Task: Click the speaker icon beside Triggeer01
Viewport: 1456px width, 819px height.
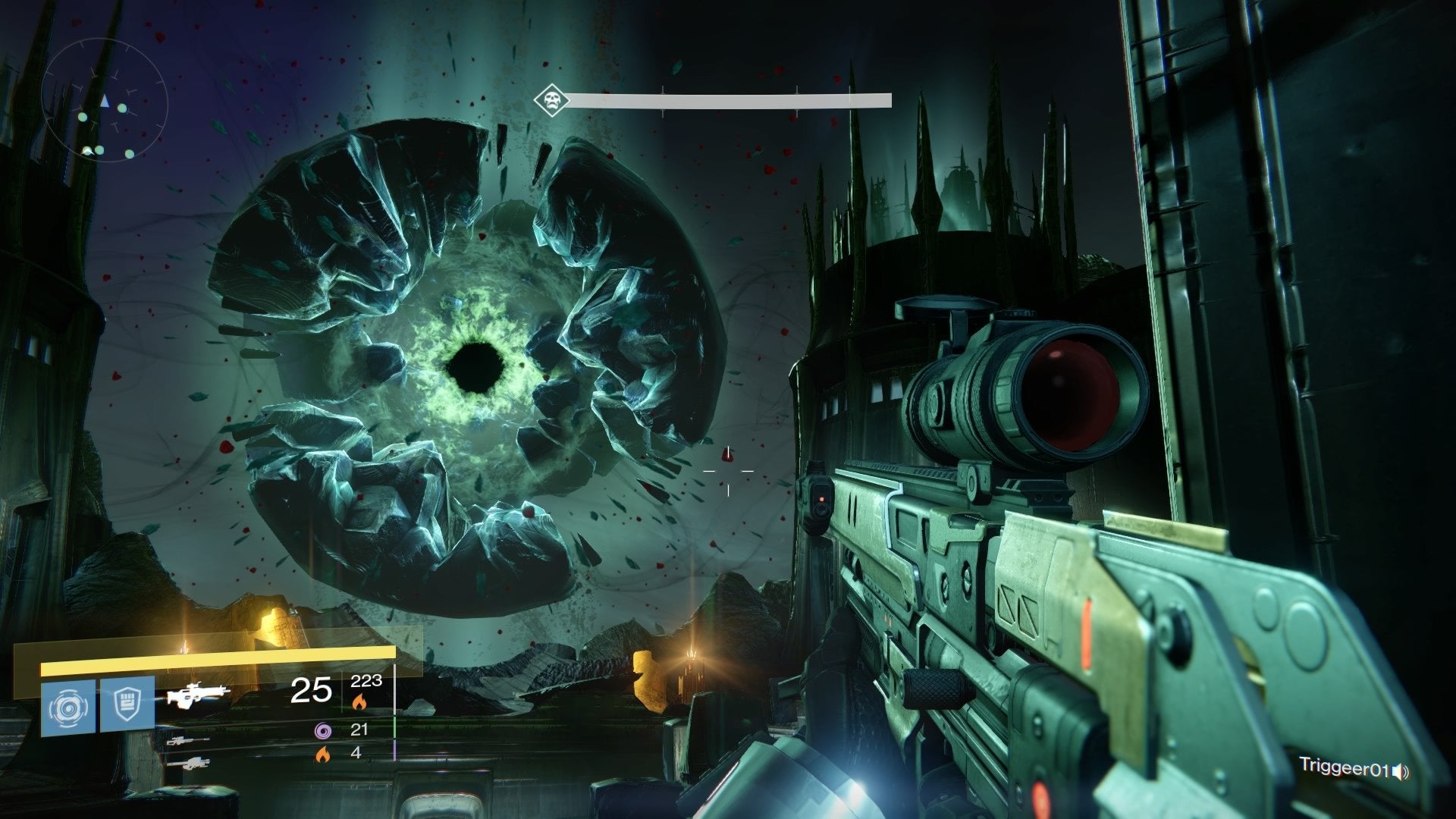Action: (x=1401, y=772)
